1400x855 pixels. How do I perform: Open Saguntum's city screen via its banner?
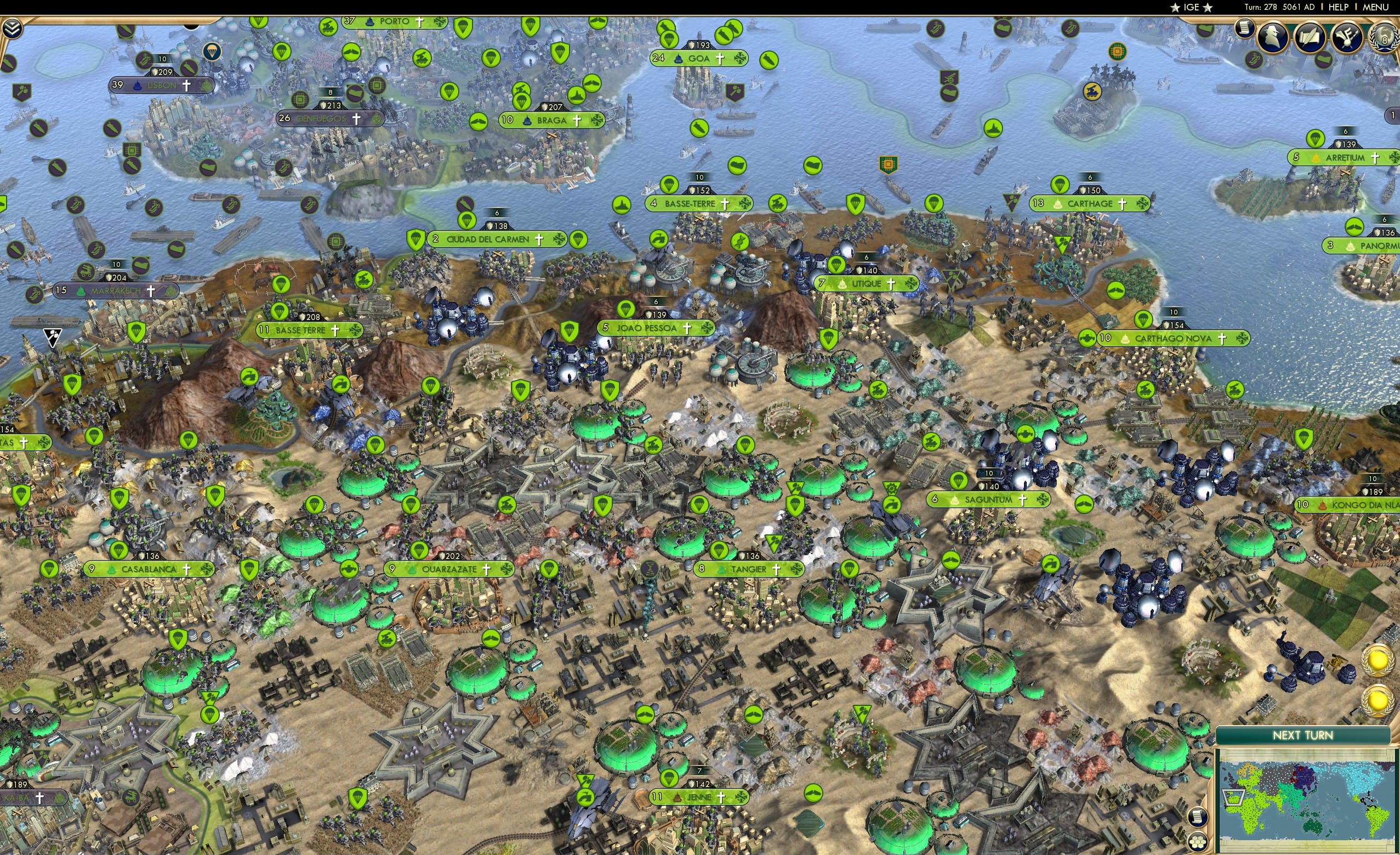pyautogui.click(x=989, y=500)
